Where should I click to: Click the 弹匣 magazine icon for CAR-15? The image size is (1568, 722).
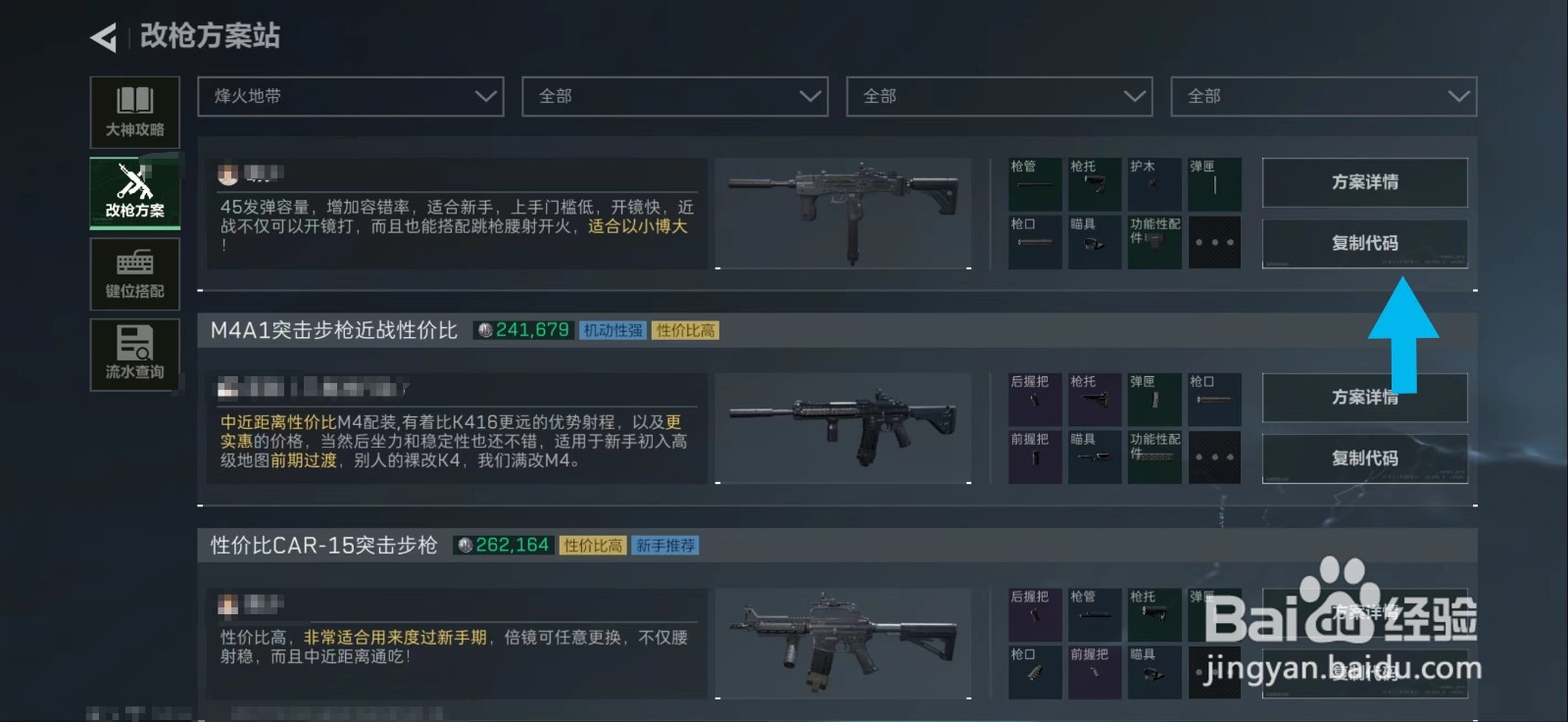(x=1215, y=613)
